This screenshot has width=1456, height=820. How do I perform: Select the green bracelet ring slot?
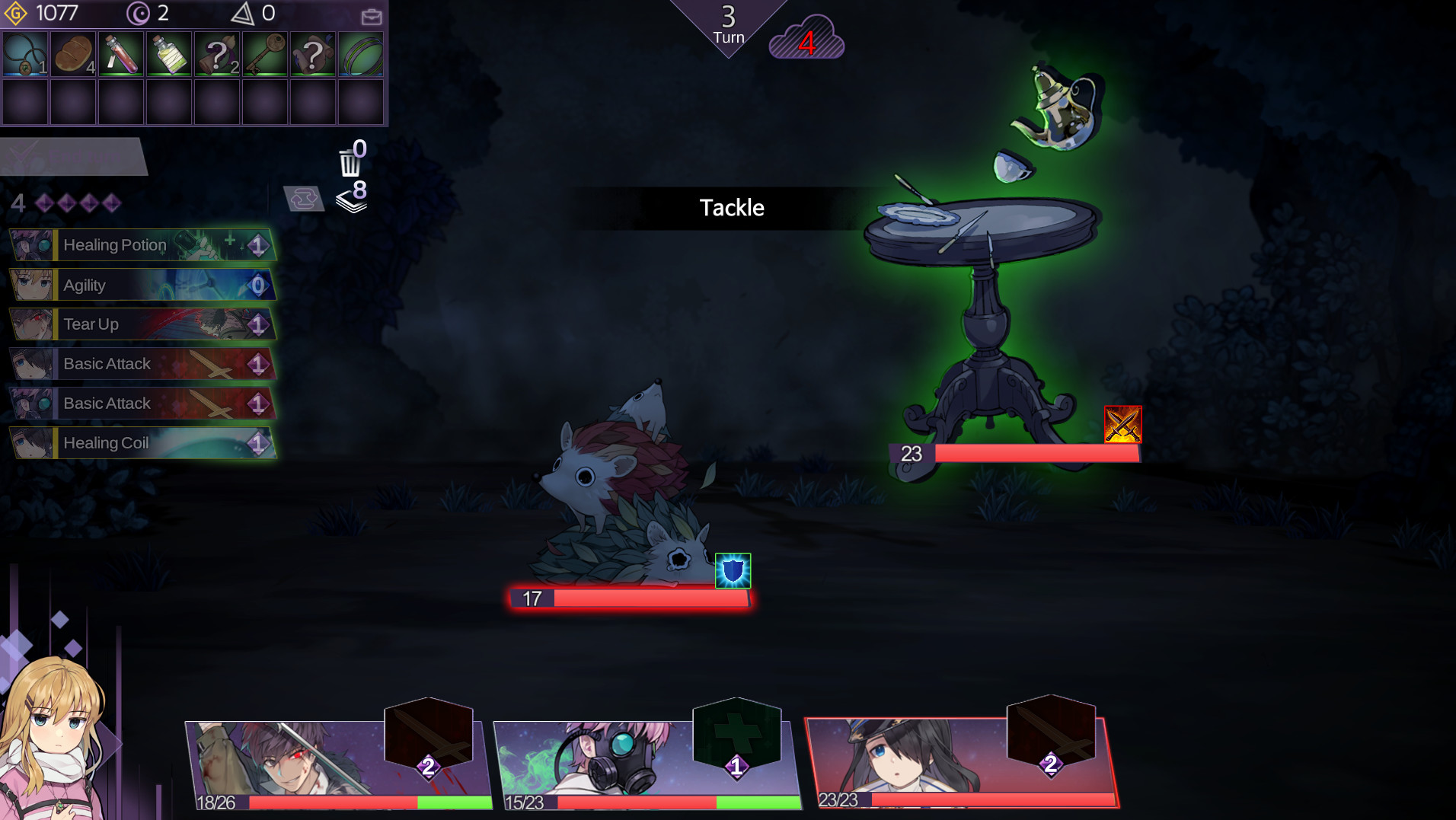click(361, 54)
